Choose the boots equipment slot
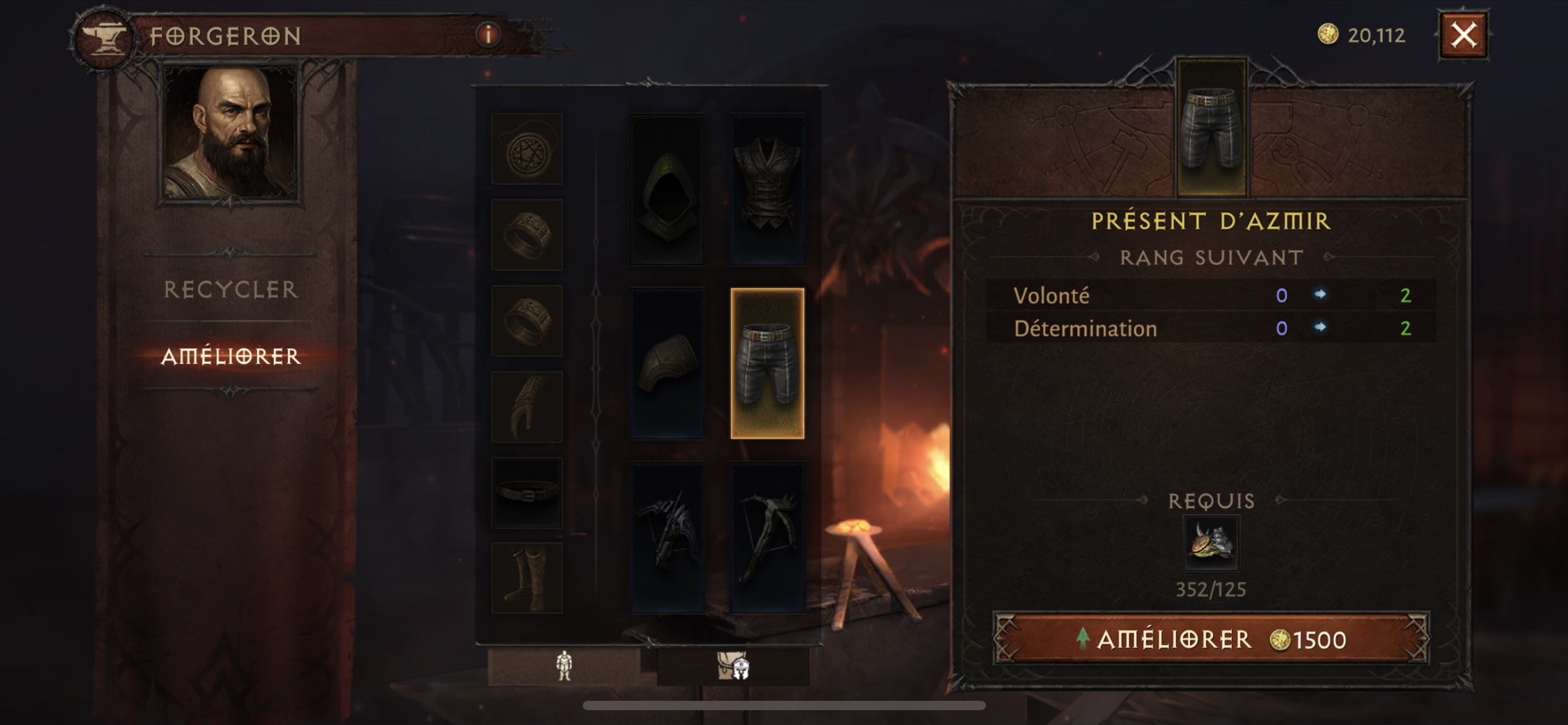 pyautogui.click(x=527, y=578)
